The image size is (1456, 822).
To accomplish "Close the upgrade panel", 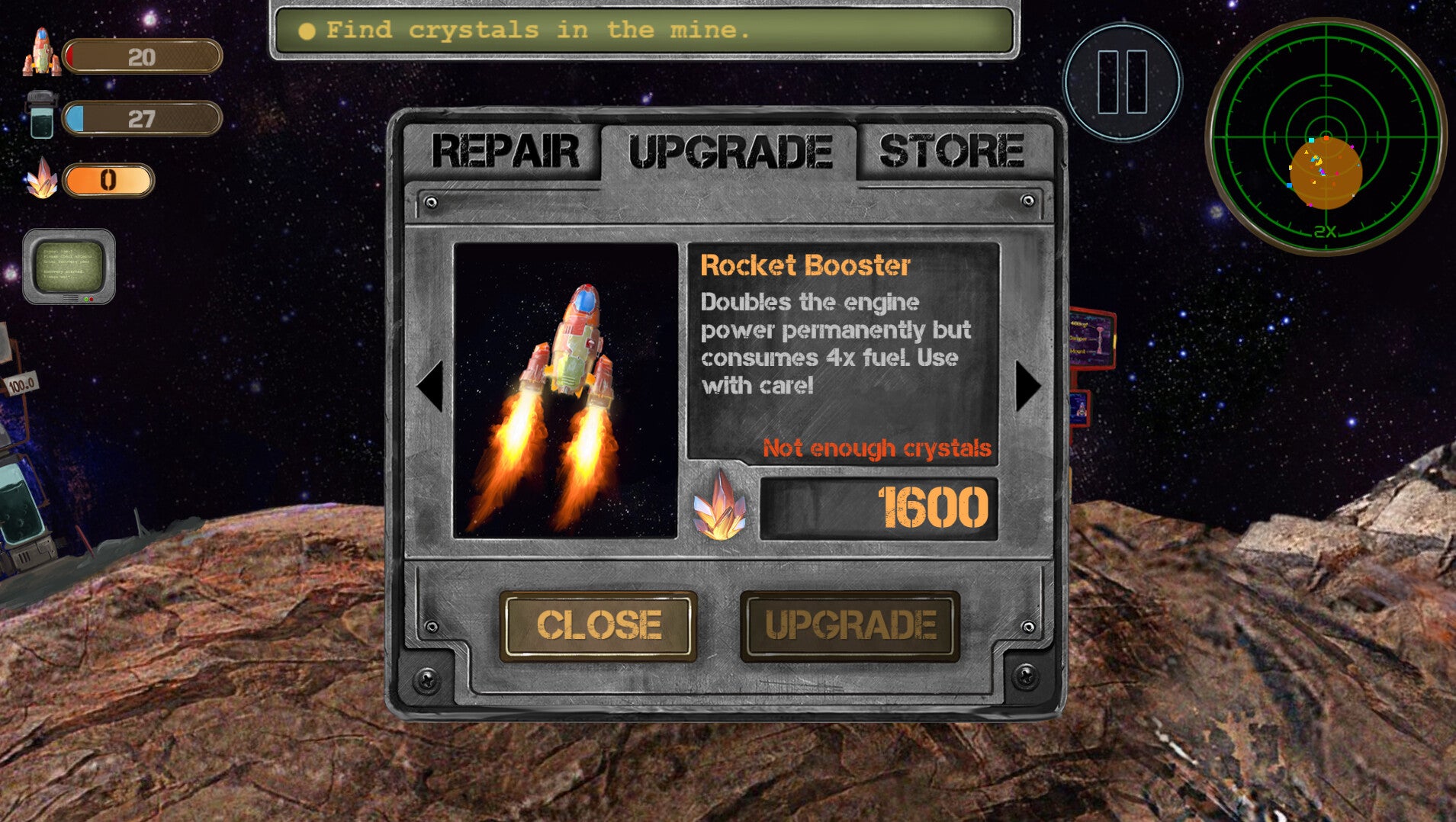I will 598,626.
